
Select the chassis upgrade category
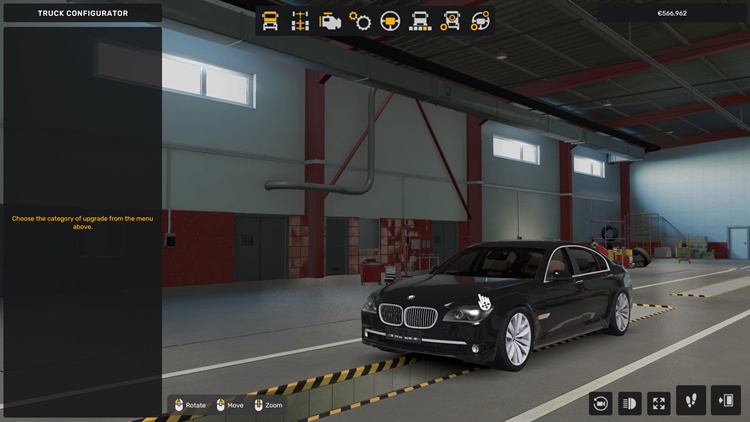pyautogui.click(x=300, y=20)
